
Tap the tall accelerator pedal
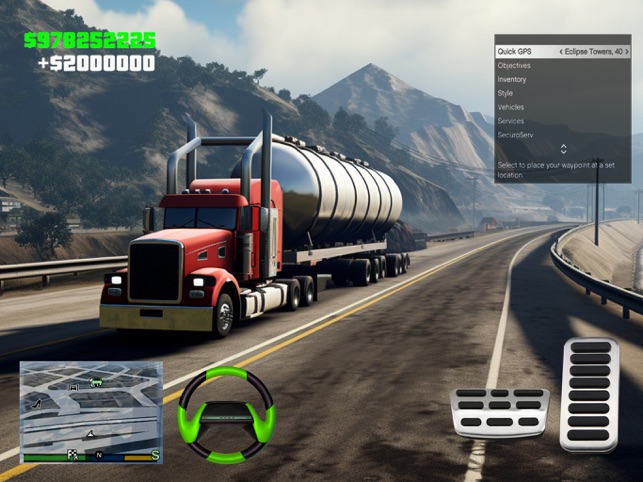point(590,394)
